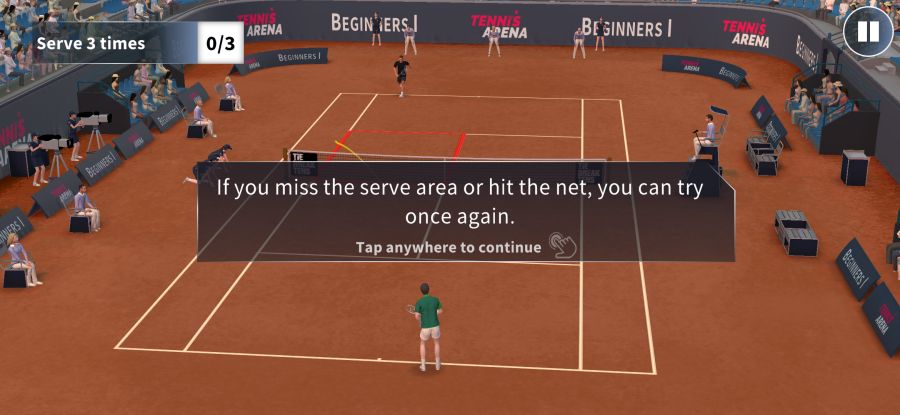Tap the 'Tap anywhere to continue' prompt
This screenshot has width=900, height=415.
coord(448,246)
